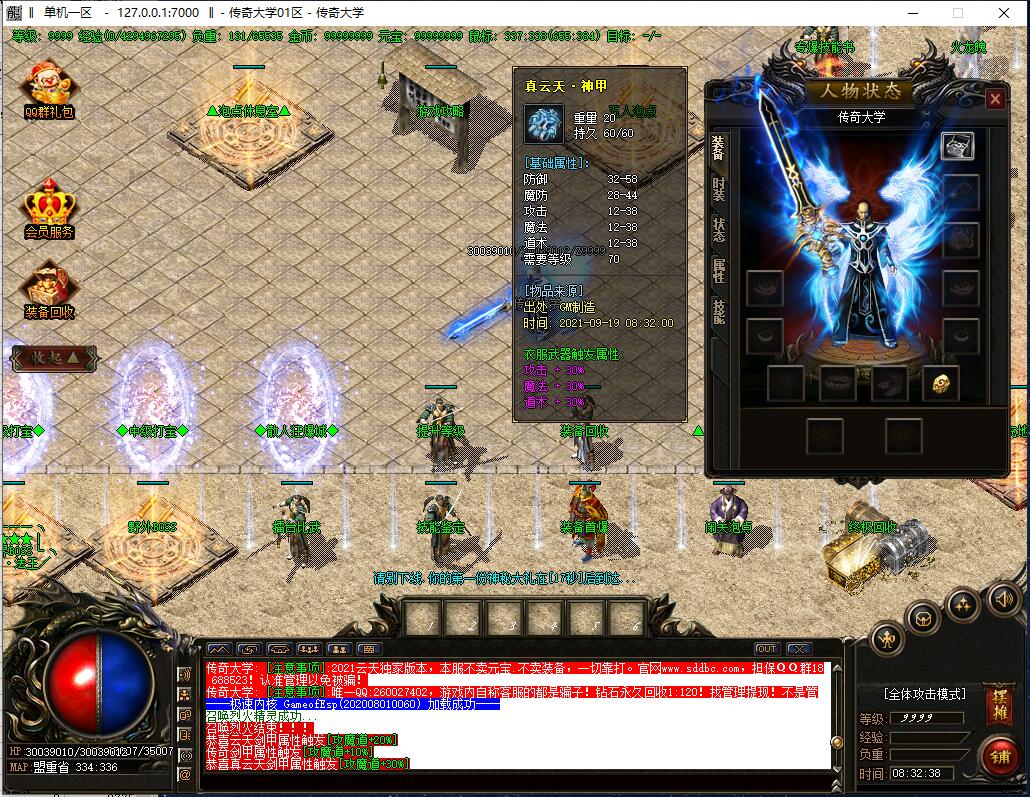Switch to the 时装 tab
Image resolution: width=1030 pixels, height=797 pixels.
pos(718,189)
